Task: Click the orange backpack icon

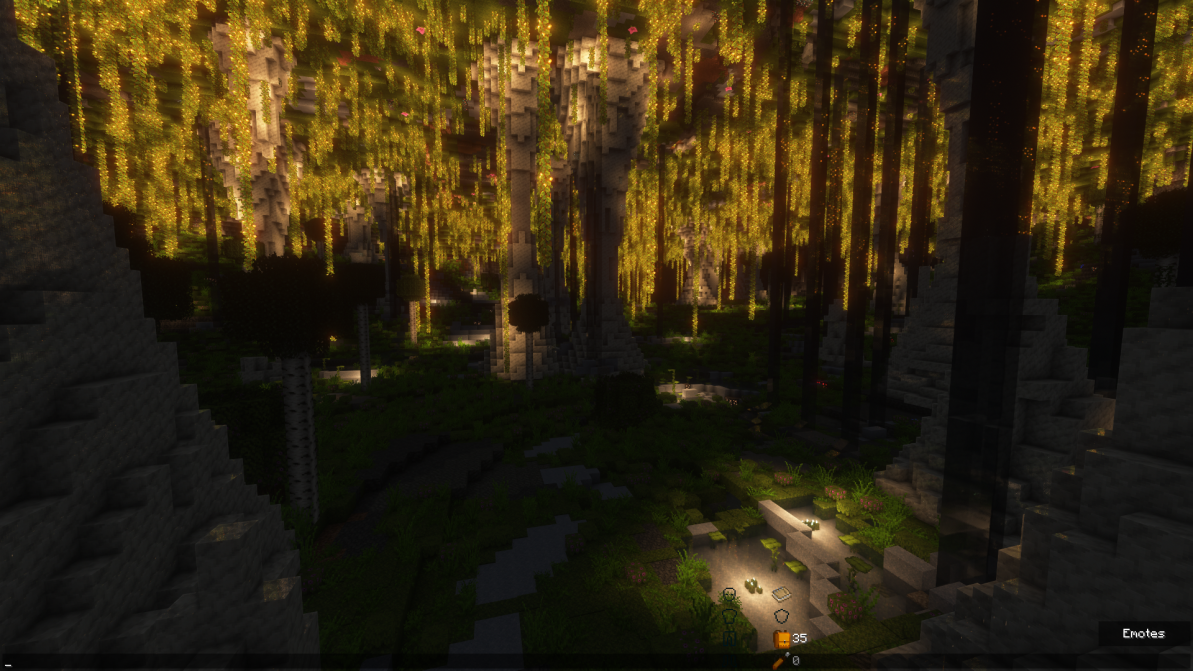Action: (782, 638)
